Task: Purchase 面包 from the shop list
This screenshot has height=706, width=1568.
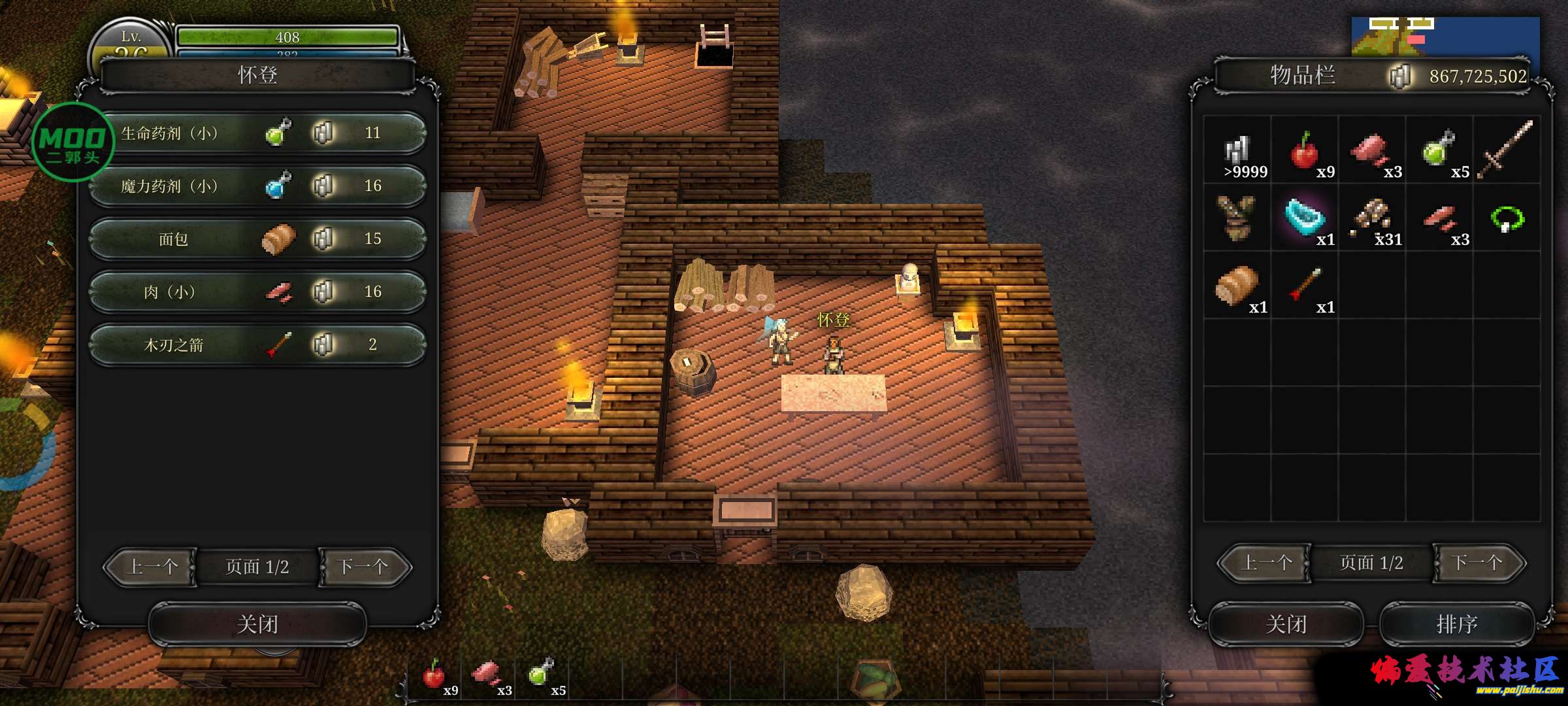Action: (x=257, y=239)
